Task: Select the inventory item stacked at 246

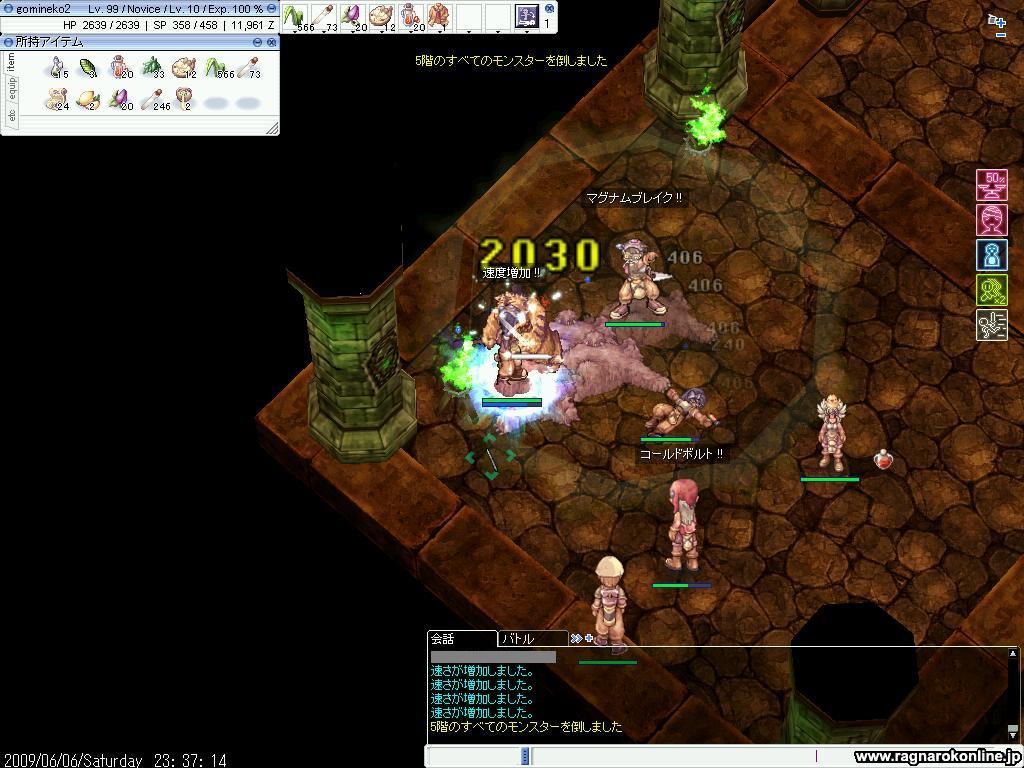Action: [x=152, y=99]
